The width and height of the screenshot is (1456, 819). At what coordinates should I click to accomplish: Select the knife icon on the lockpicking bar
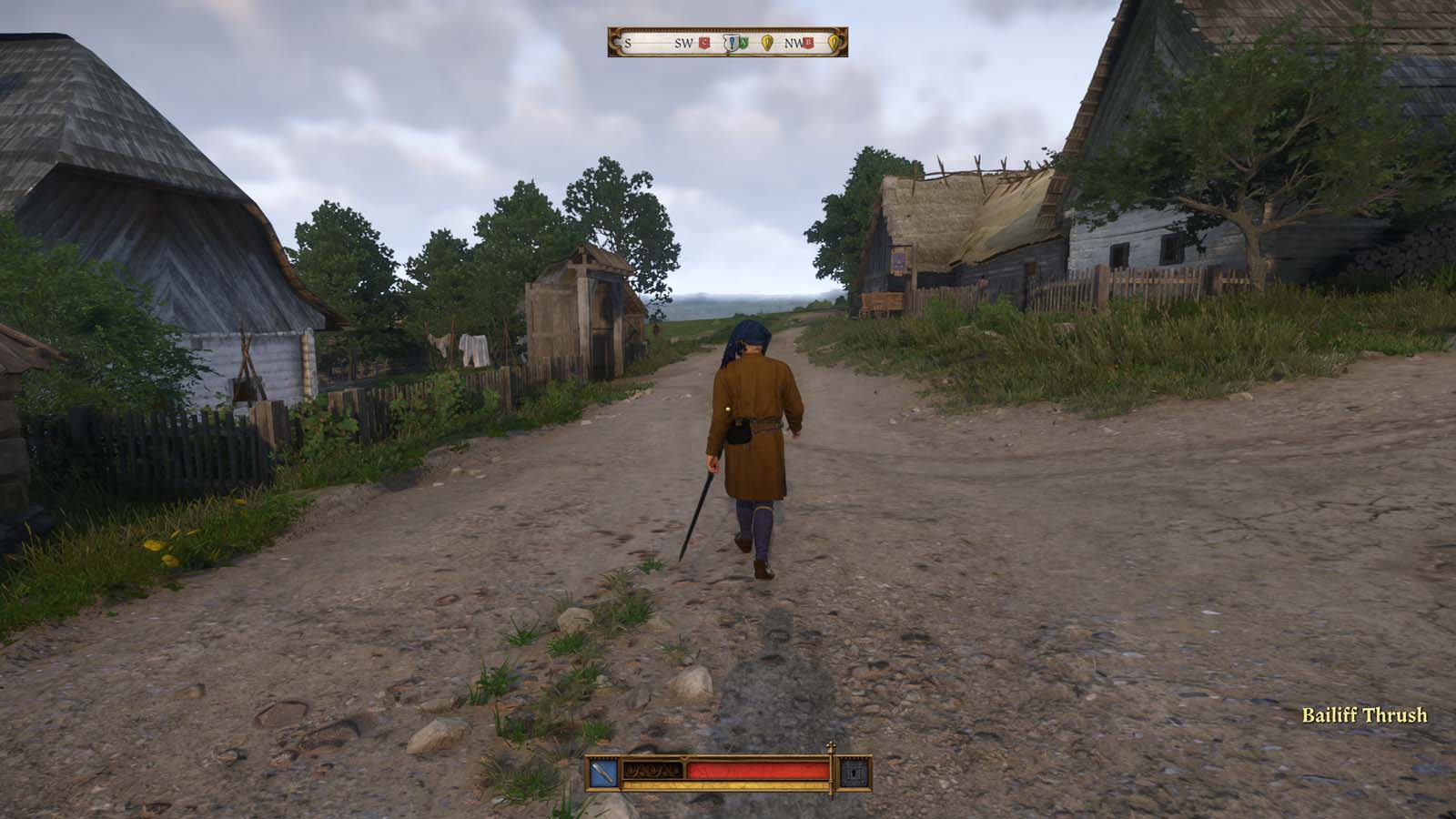[602, 773]
